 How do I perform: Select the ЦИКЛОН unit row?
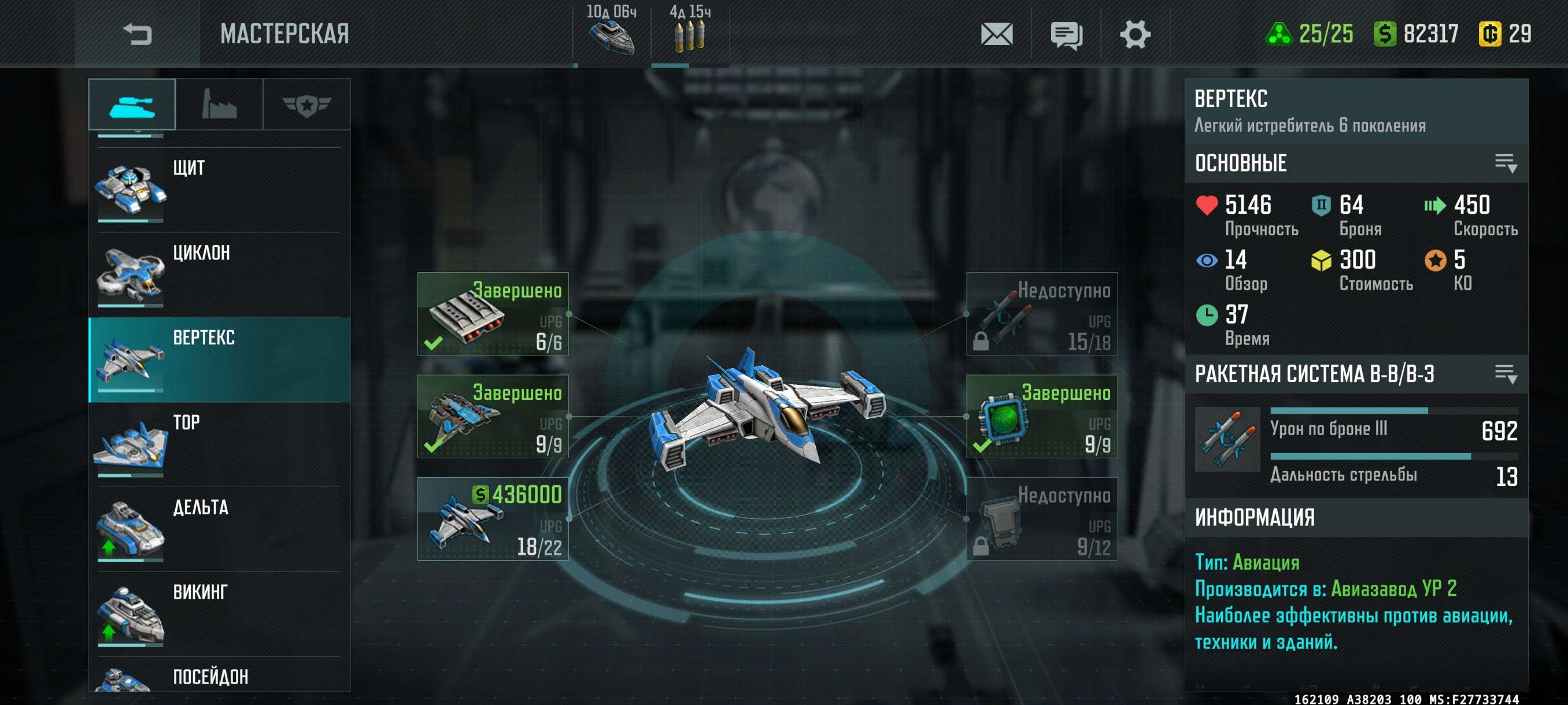click(x=219, y=274)
